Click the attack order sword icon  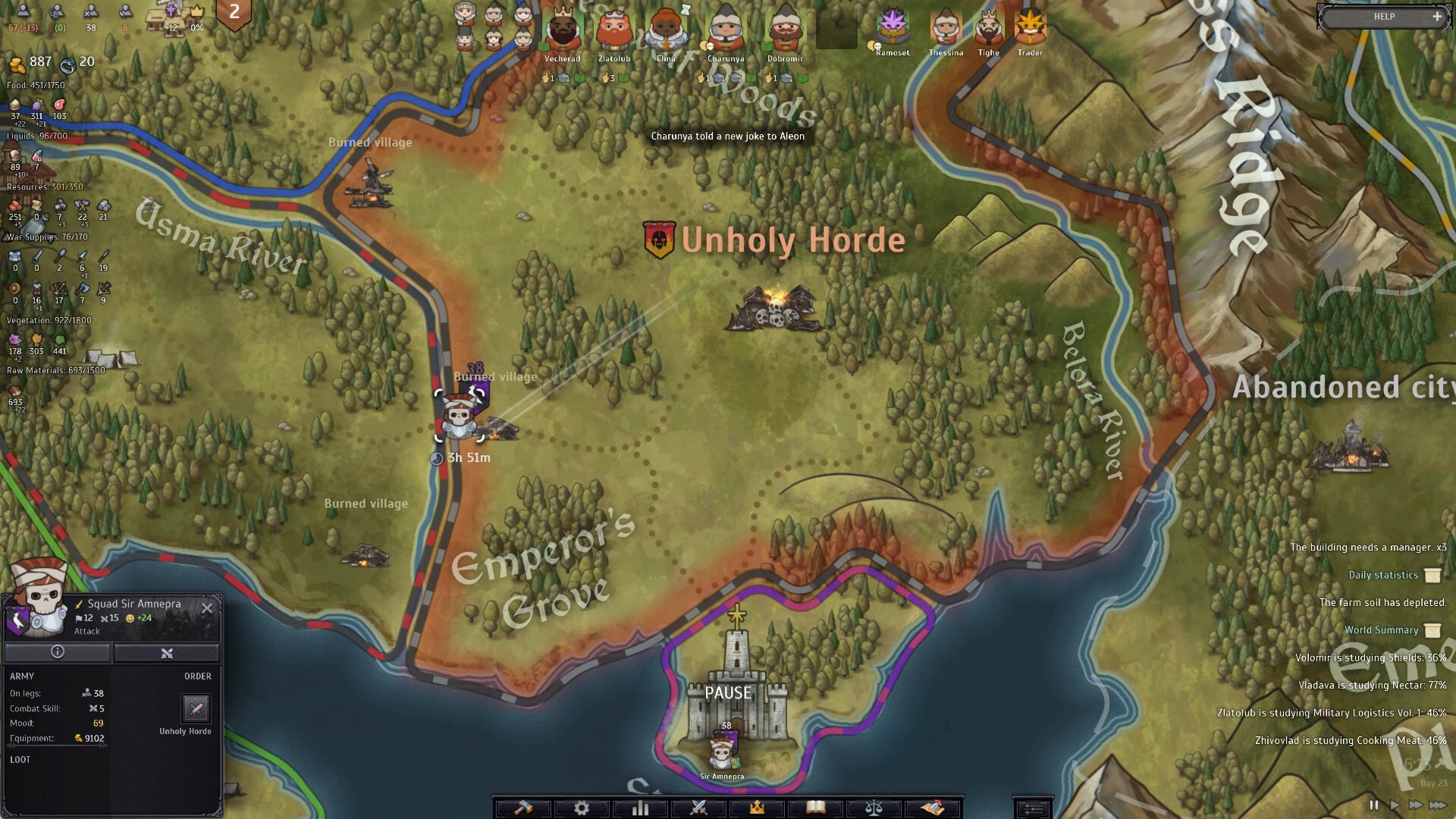pos(196,709)
